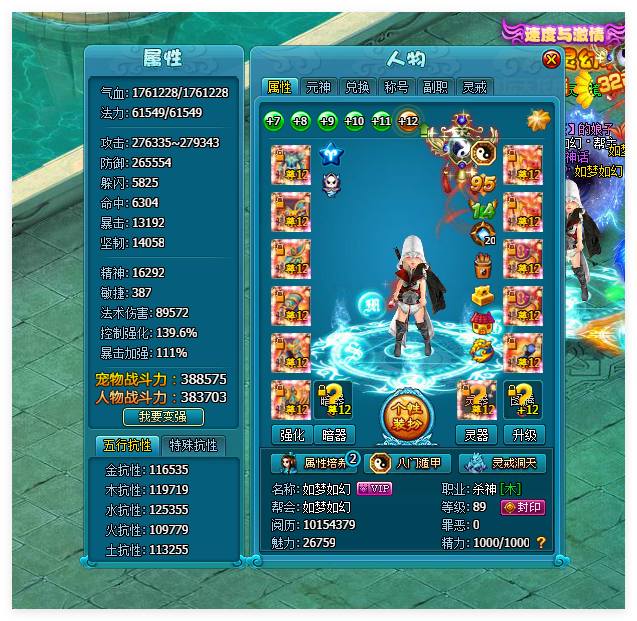Select the 五行抗性 tab
637x621 pixels.
point(126,445)
